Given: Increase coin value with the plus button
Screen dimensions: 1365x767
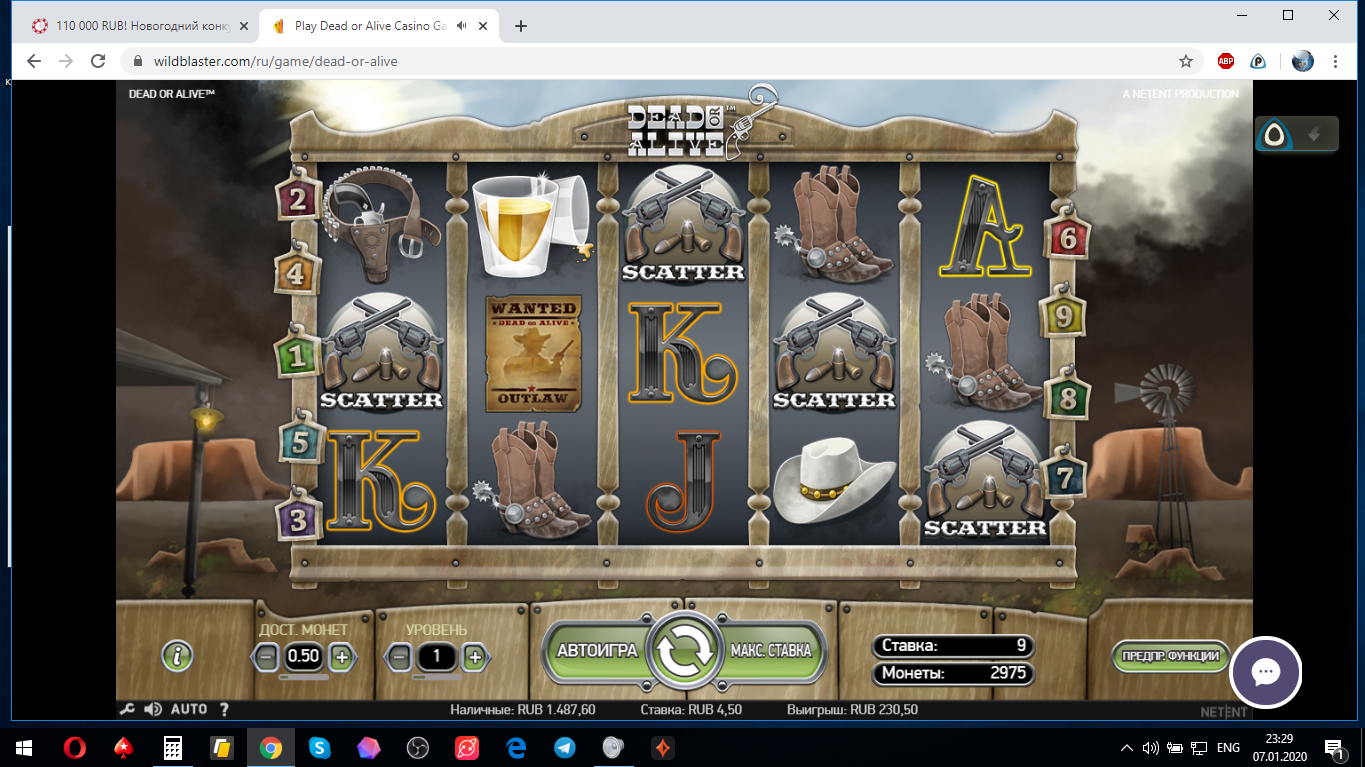Looking at the screenshot, I should tap(341, 657).
